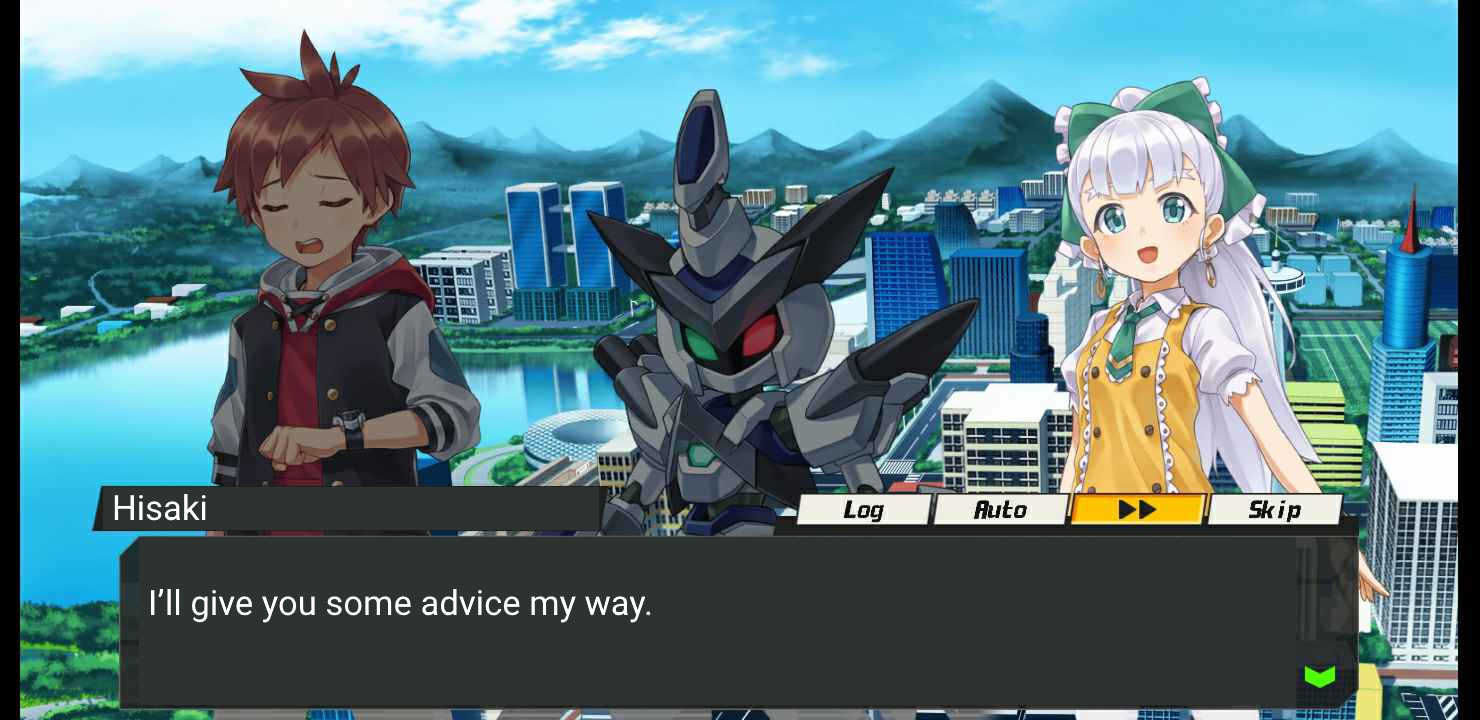Open the dialogue Log
The image size is (1480, 720).
tap(863, 510)
